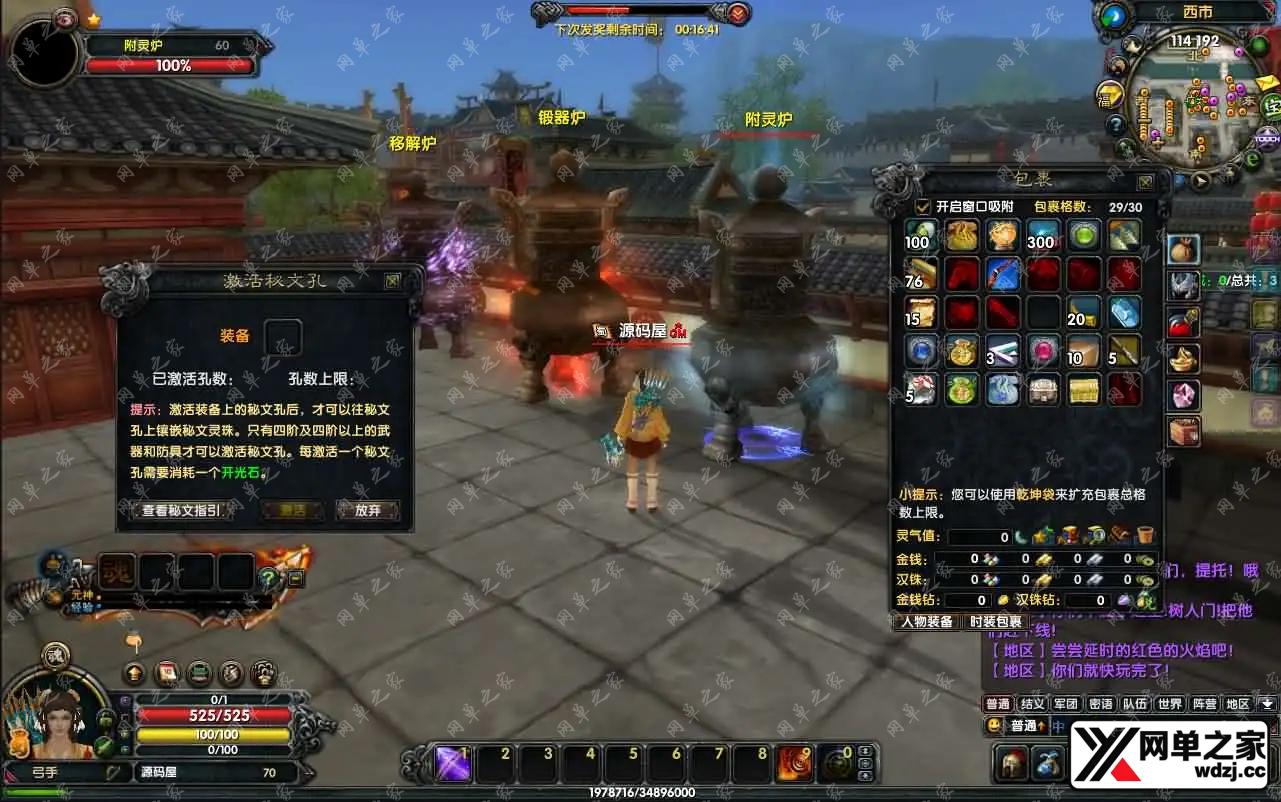
Task: Select the 世界 chat channel tab
Action: (x=1170, y=704)
